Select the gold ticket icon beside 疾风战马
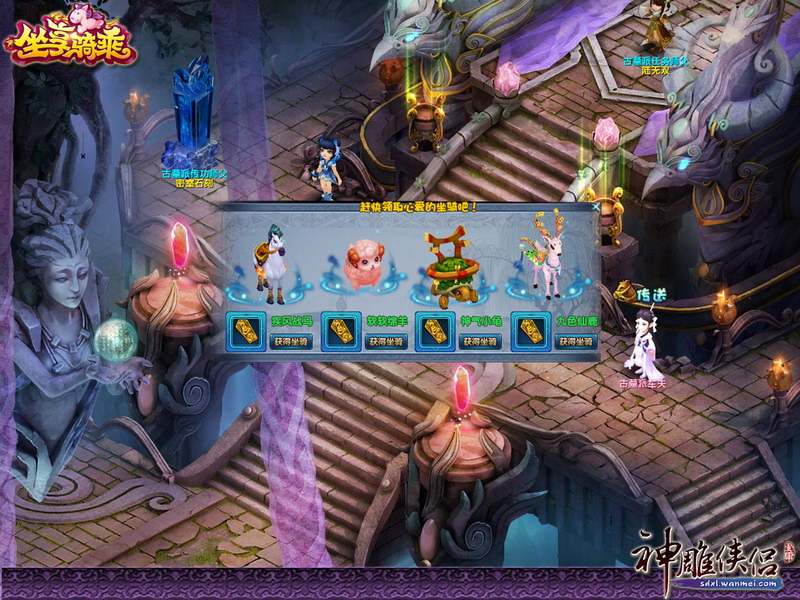 click(245, 331)
